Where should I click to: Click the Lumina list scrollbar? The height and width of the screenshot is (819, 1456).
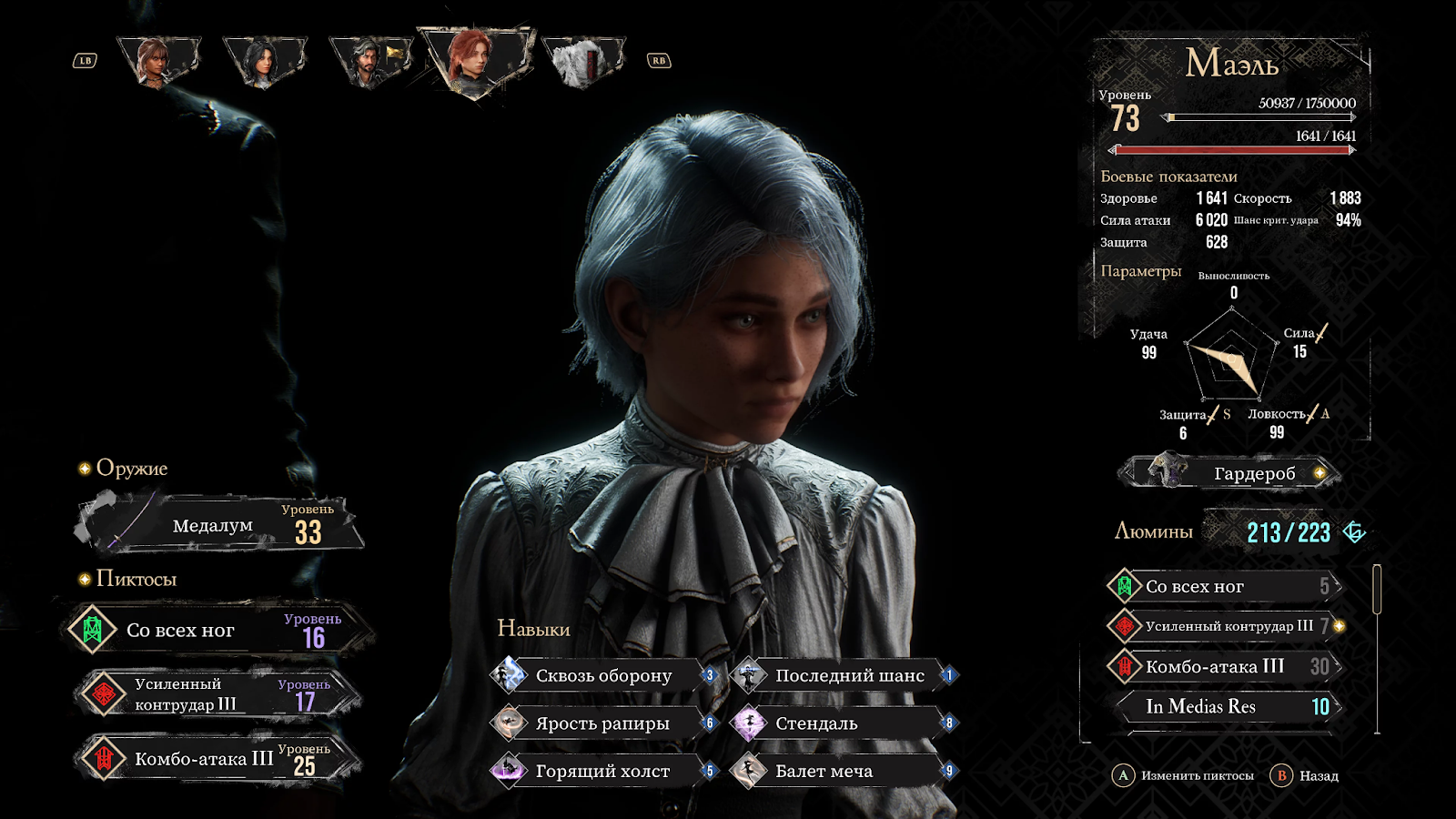[1377, 590]
